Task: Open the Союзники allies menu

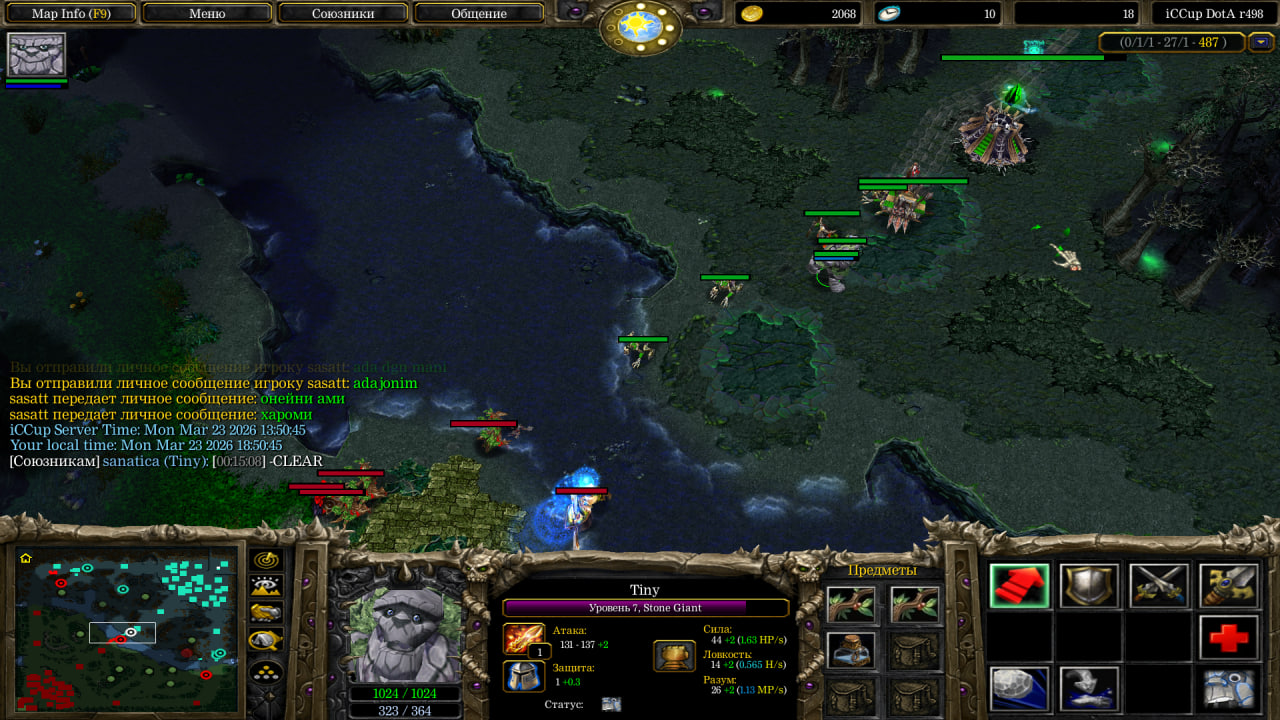Action: 343,13
